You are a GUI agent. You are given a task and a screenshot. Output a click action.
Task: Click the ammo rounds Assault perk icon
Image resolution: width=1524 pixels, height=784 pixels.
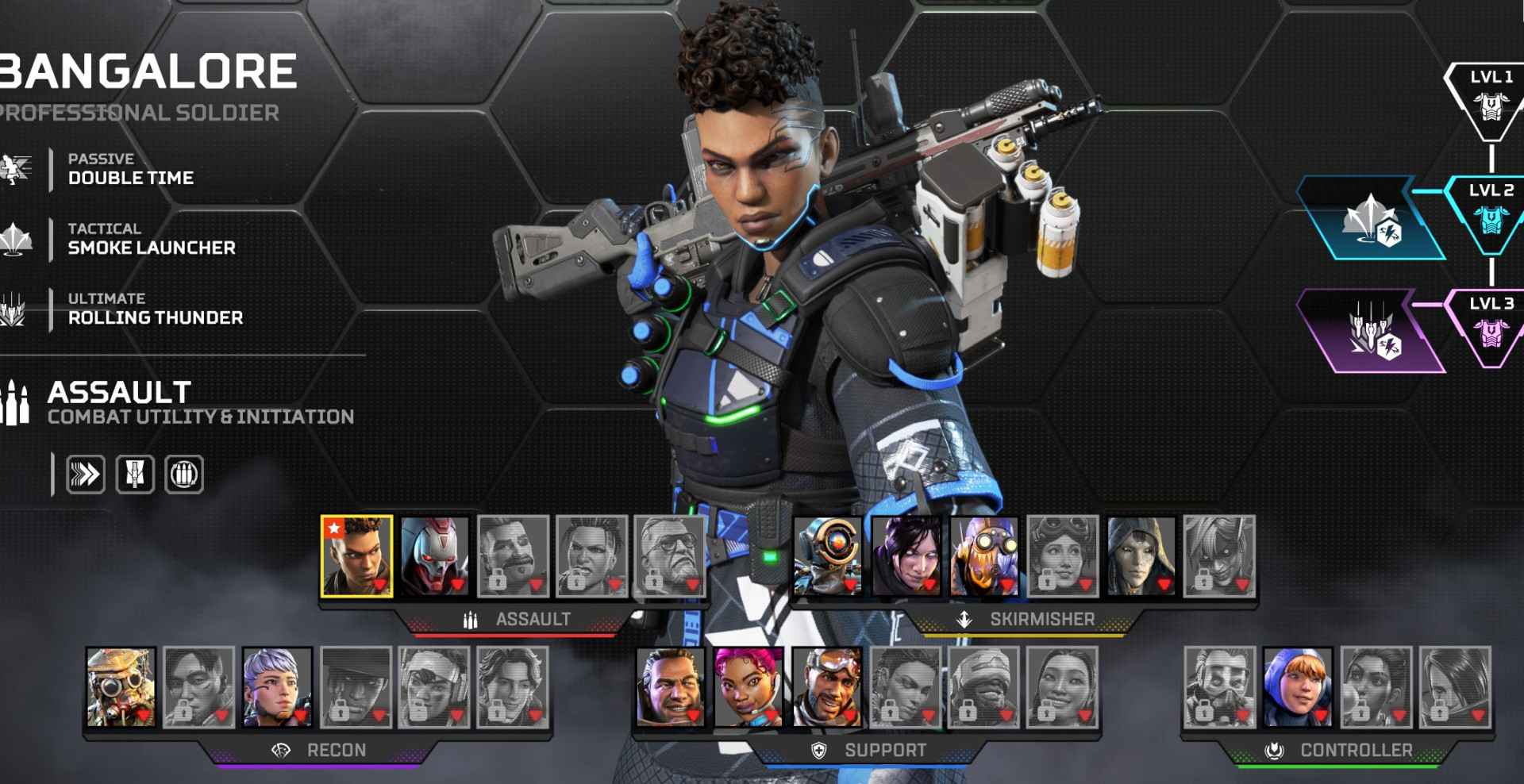tap(183, 475)
